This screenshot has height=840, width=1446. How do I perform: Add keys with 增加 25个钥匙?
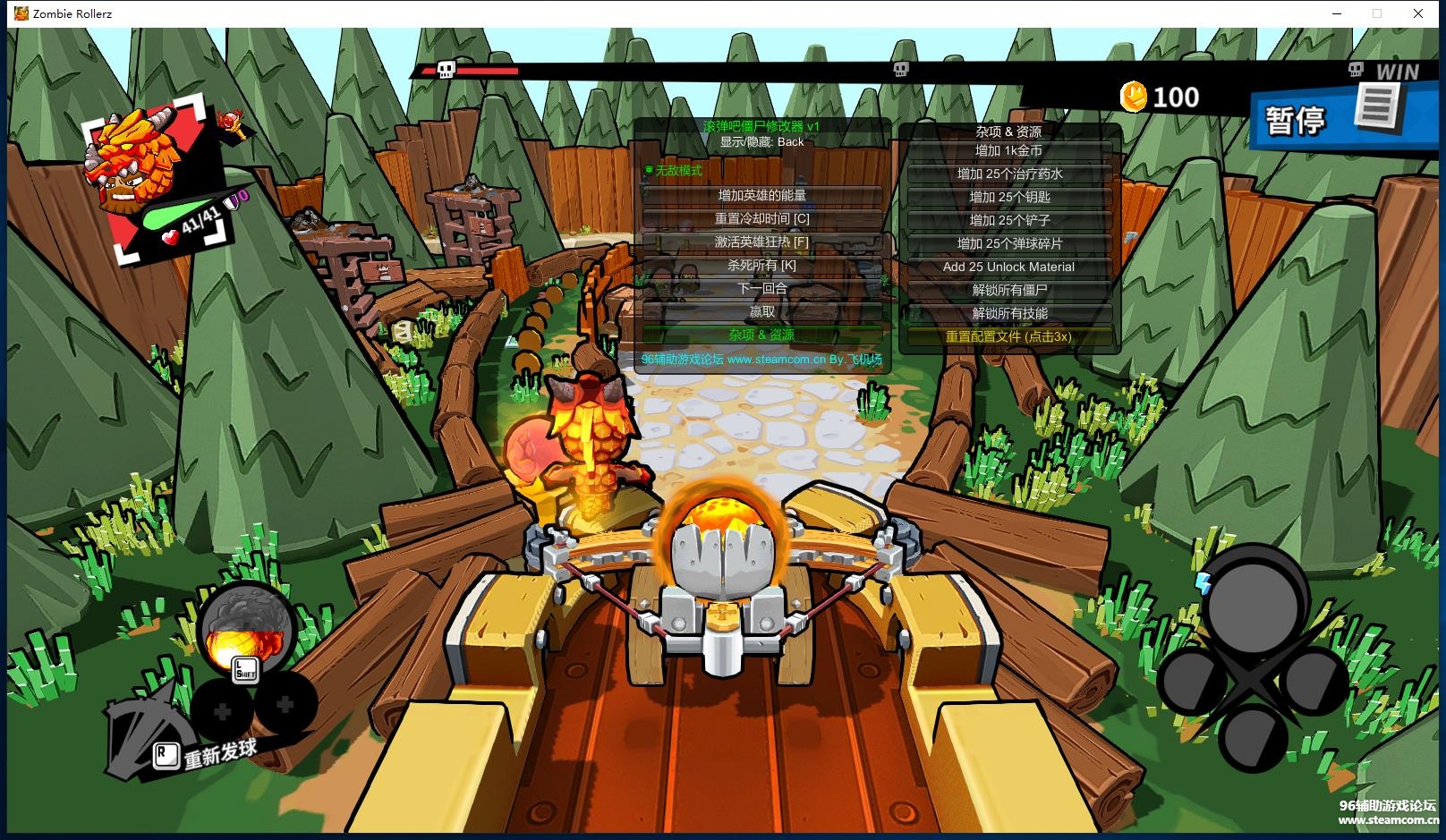(1008, 197)
